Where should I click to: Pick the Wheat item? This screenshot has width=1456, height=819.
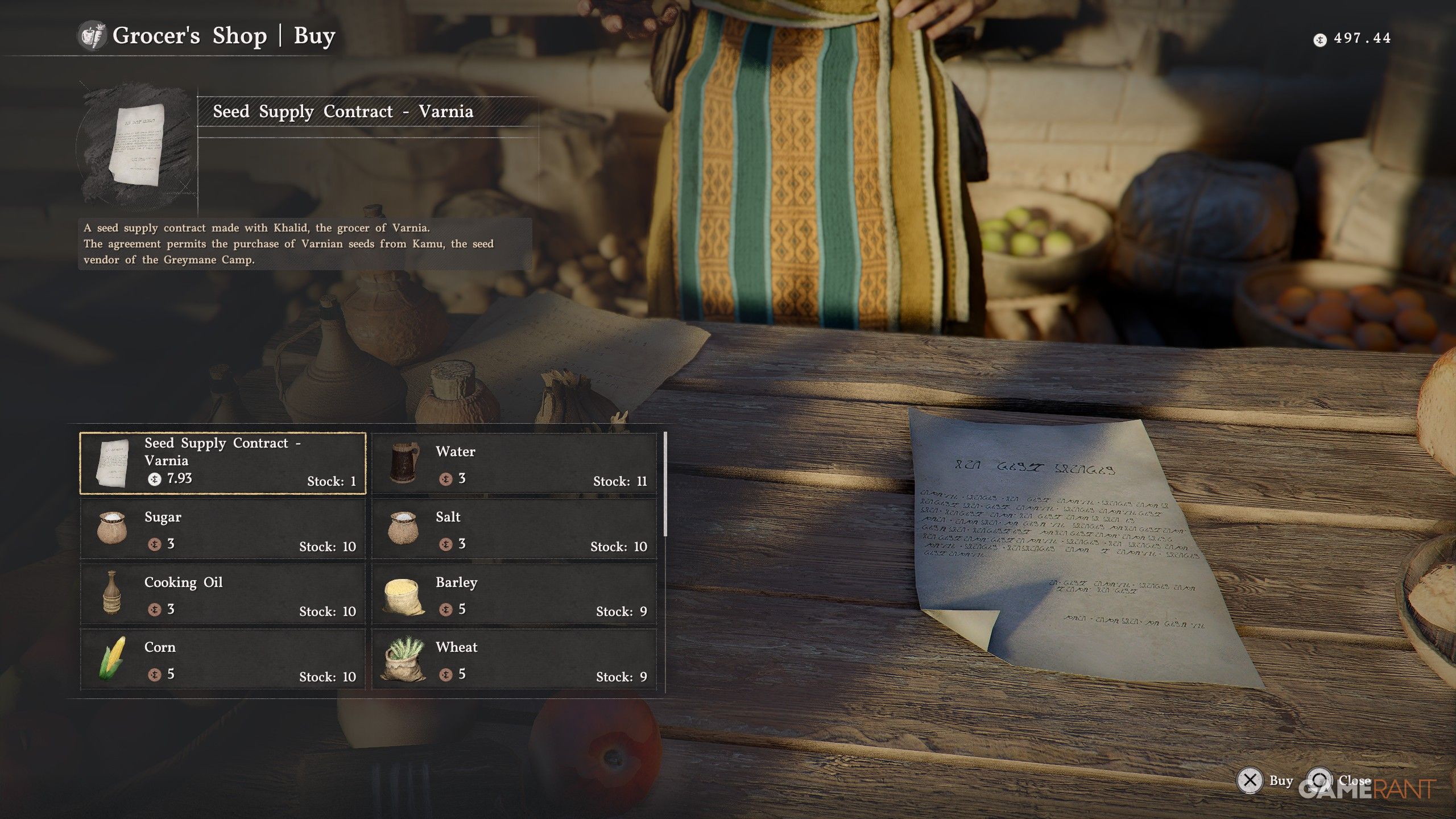click(514, 660)
